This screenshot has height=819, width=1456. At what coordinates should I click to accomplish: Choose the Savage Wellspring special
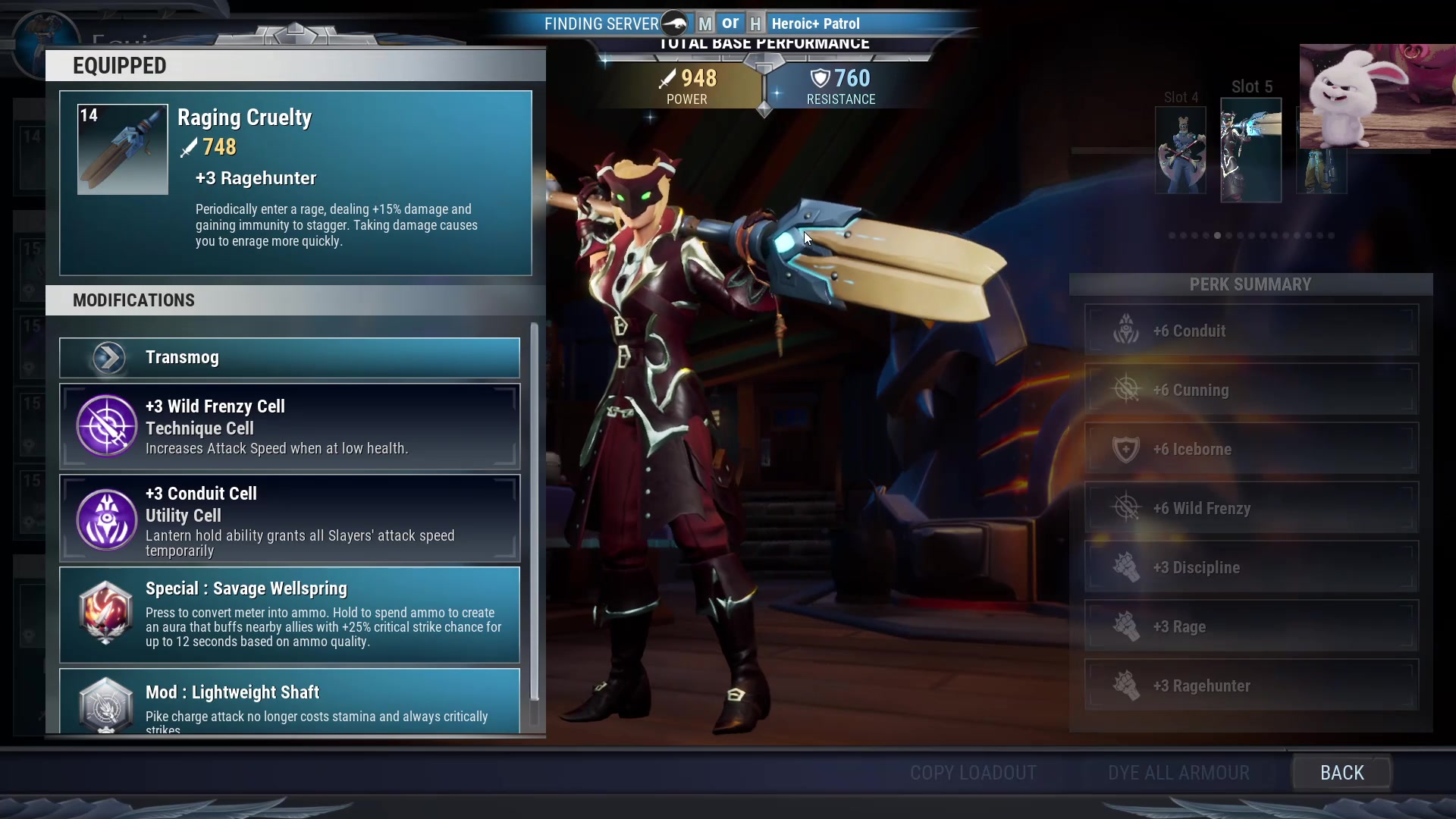[290, 614]
